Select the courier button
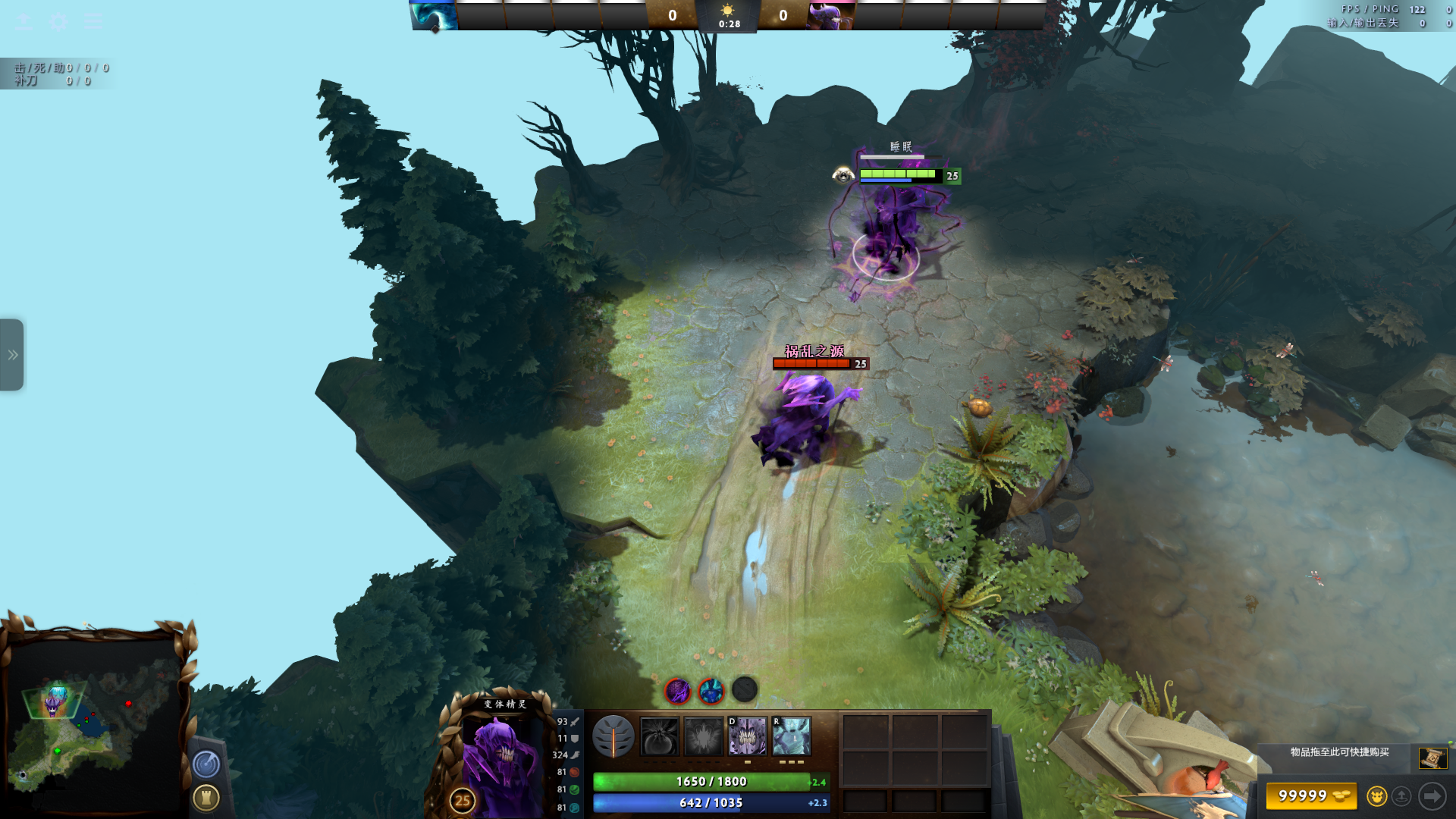The image size is (1456, 819). pyautogui.click(x=1376, y=796)
